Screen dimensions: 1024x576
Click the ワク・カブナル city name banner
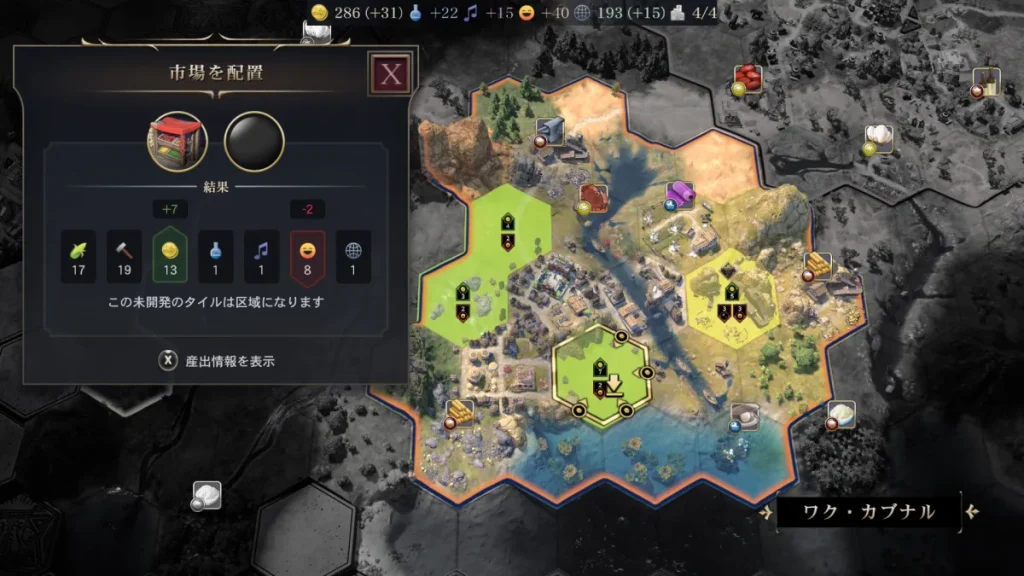click(x=869, y=513)
